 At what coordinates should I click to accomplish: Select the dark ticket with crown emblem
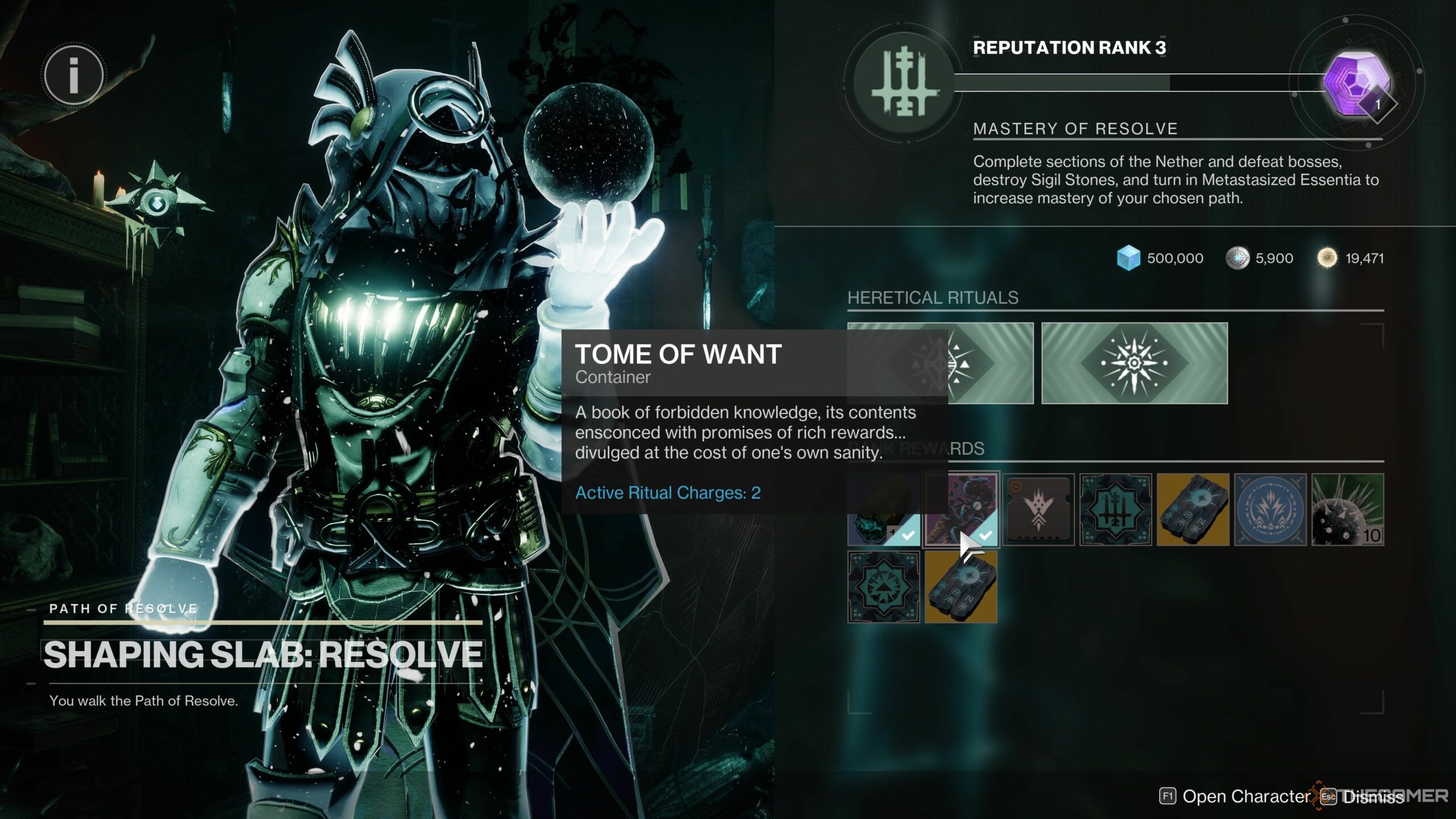(1038, 510)
